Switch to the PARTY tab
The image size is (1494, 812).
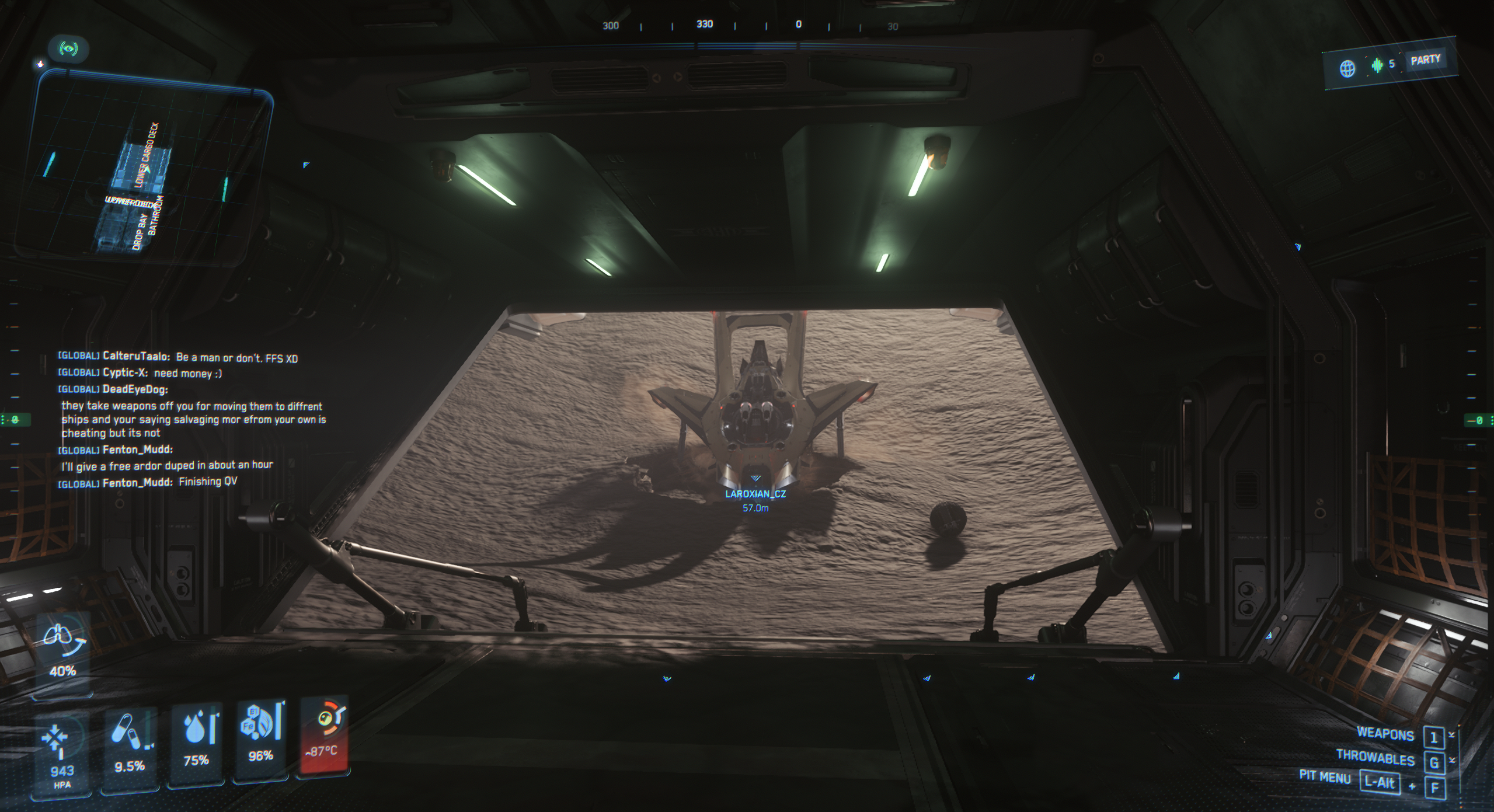pos(1425,60)
